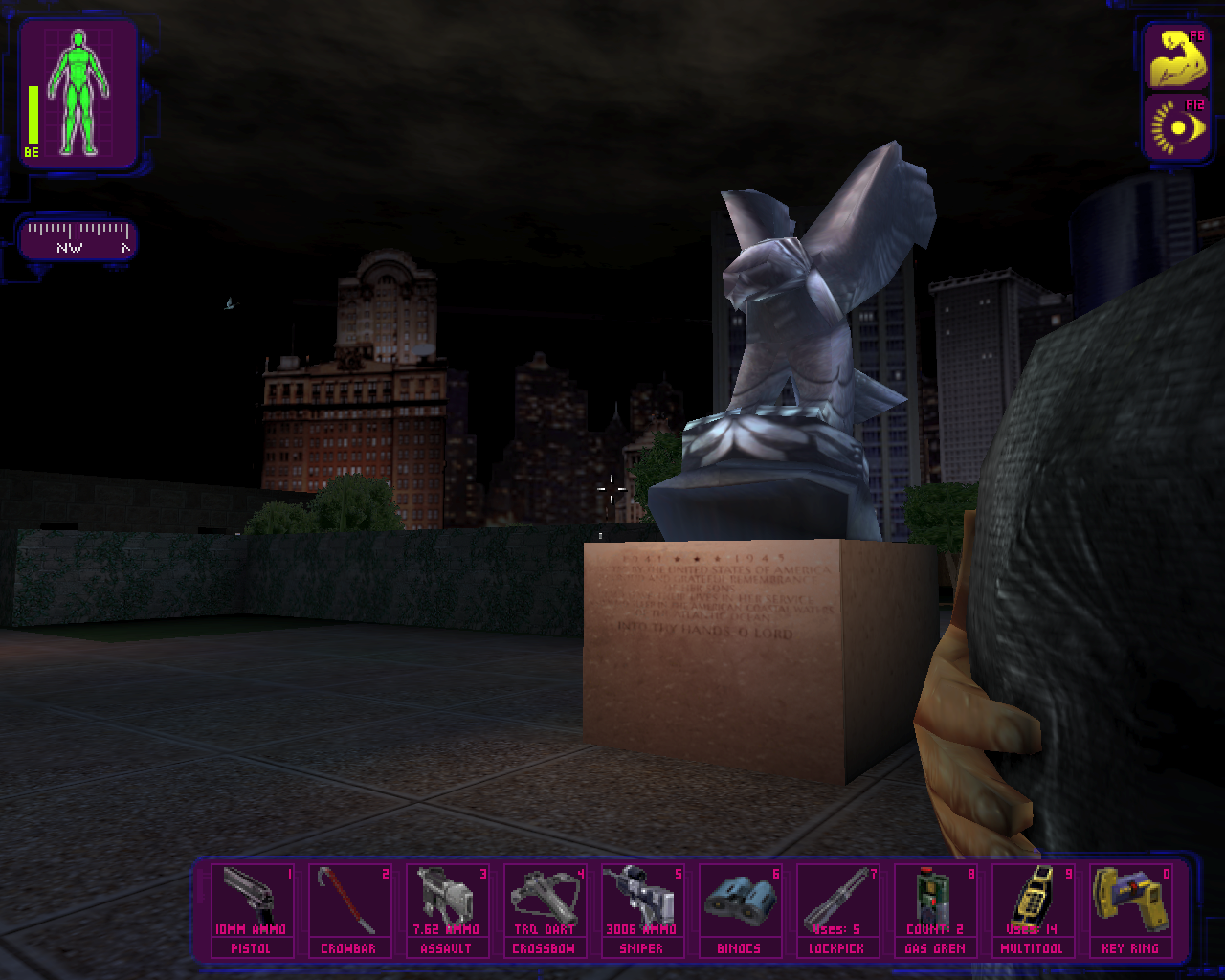
Task: Equip the Crowbar from the toolbelt
Action: point(348,909)
